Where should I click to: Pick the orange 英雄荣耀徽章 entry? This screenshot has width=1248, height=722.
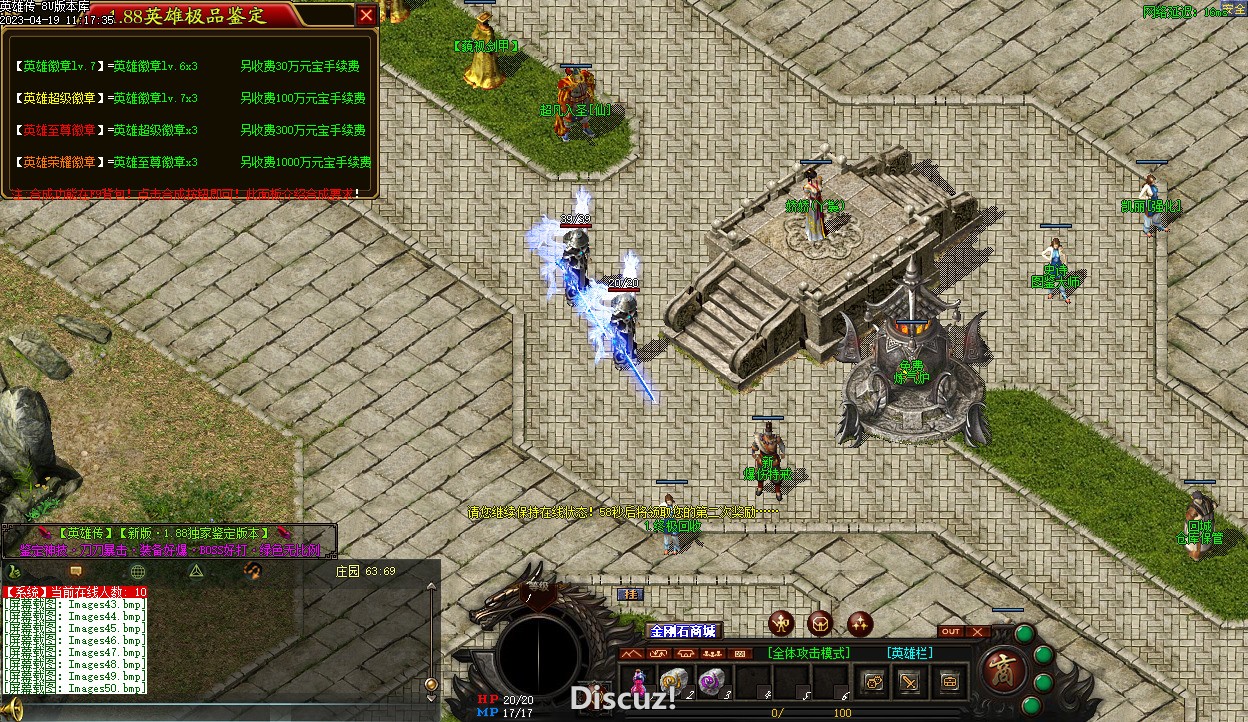pos(58,163)
